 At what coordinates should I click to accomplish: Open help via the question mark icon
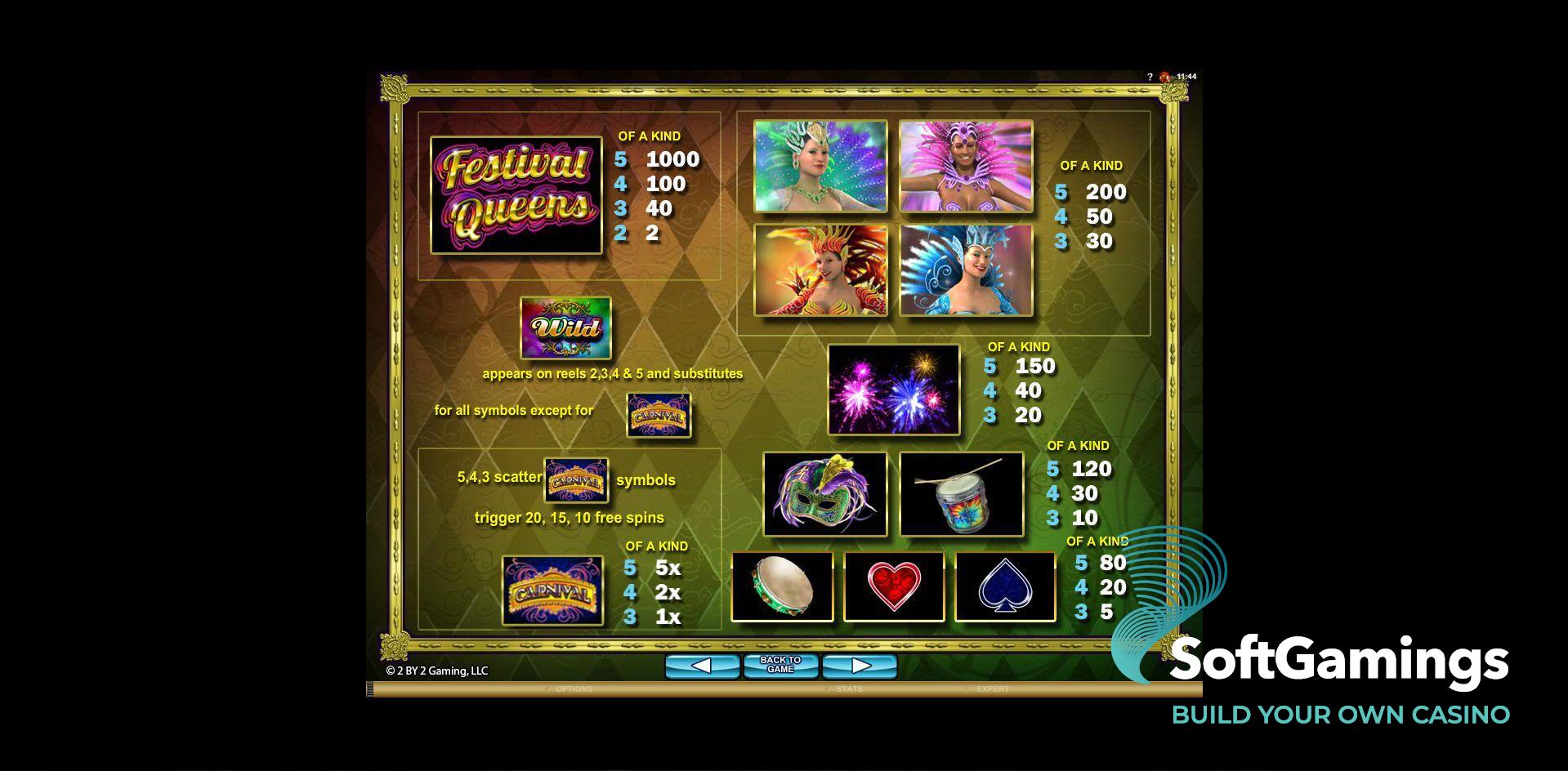click(1150, 77)
